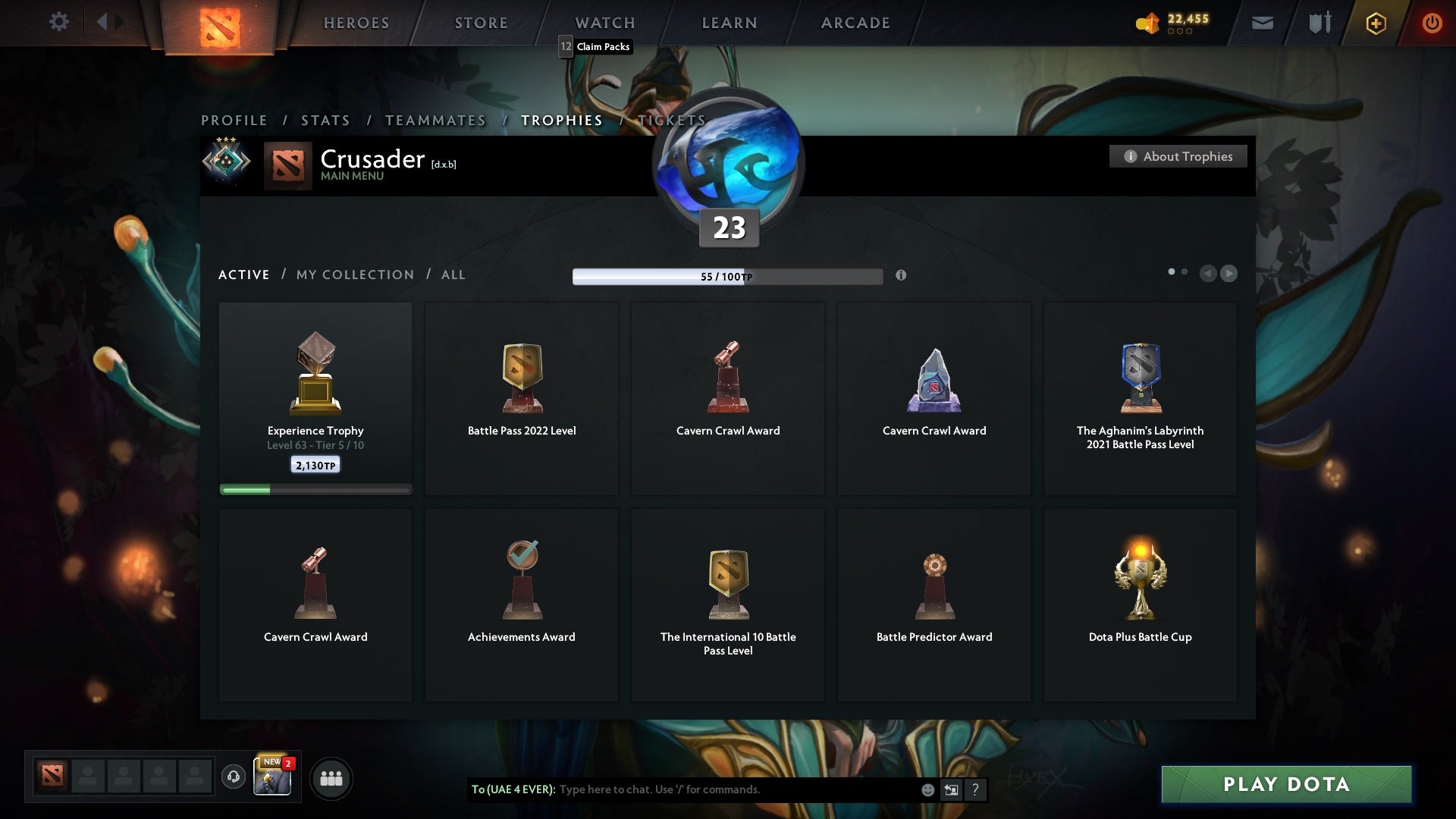Open the friends list icon
The width and height of the screenshot is (1456, 819).
tap(331, 778)
